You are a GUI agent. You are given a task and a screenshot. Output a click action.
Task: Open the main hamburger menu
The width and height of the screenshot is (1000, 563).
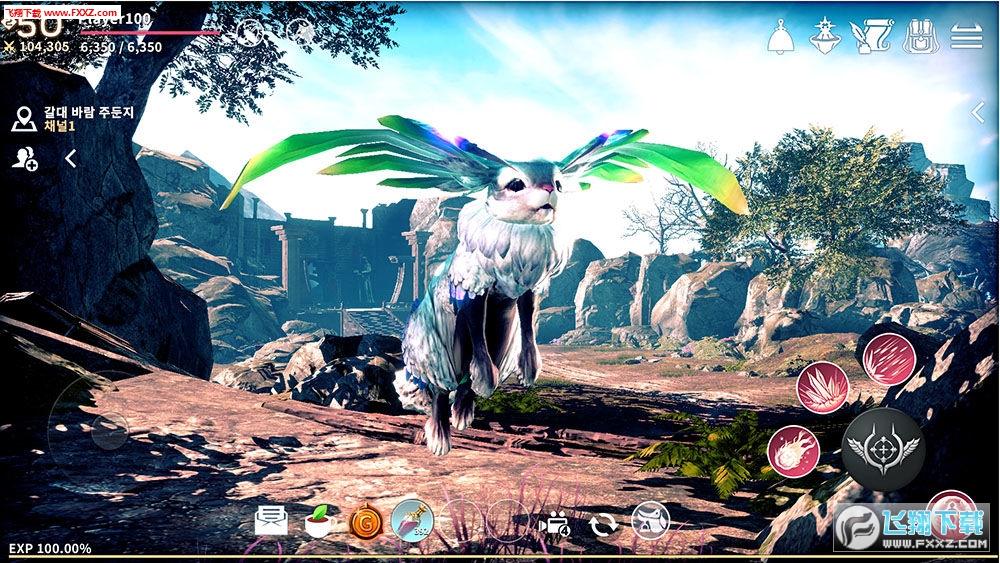tap(966, 37)
